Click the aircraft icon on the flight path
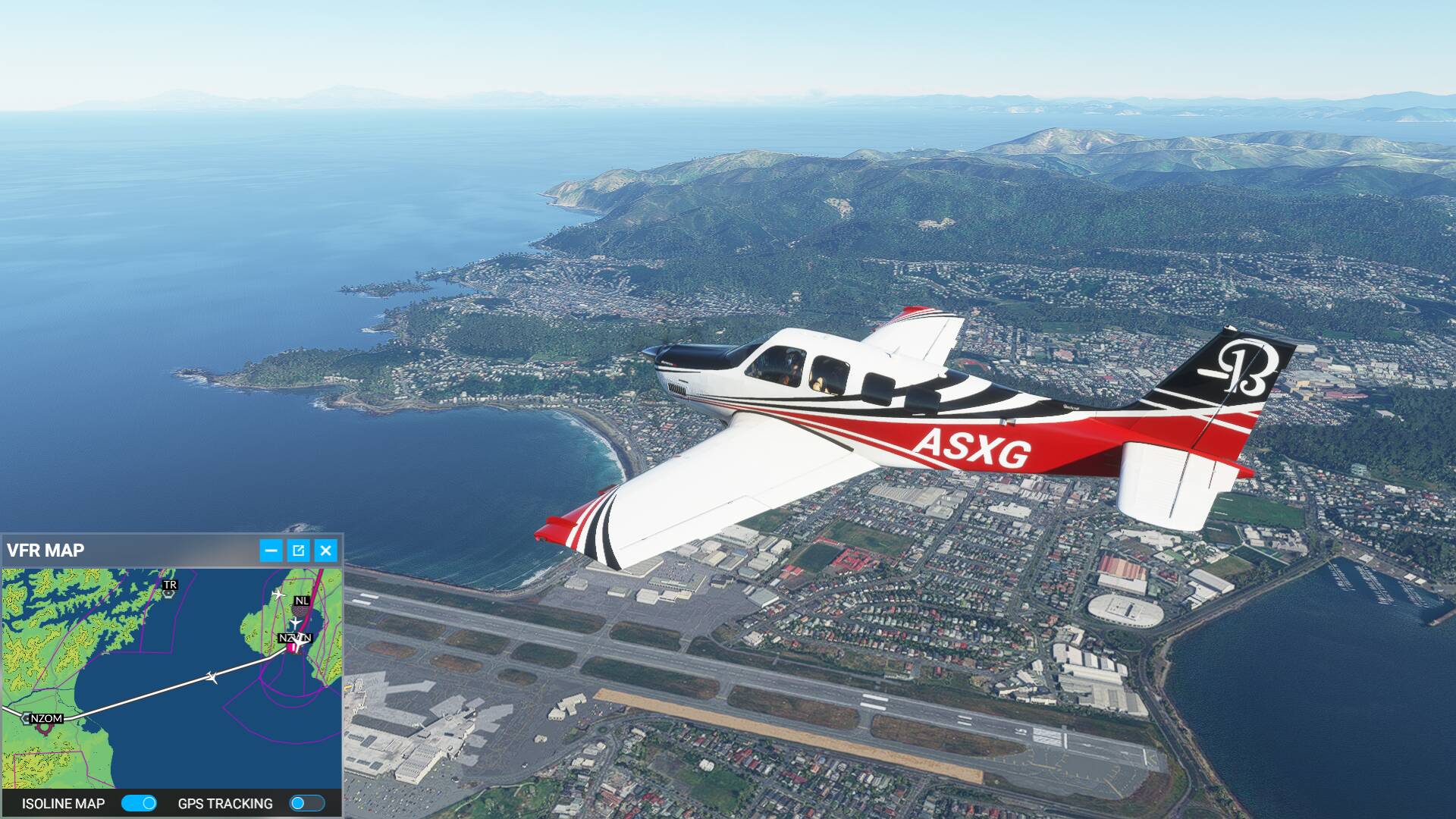Image resolution: width=1456 pixels, height=819 pixels. pyautogui.click(x=212, y=676)
